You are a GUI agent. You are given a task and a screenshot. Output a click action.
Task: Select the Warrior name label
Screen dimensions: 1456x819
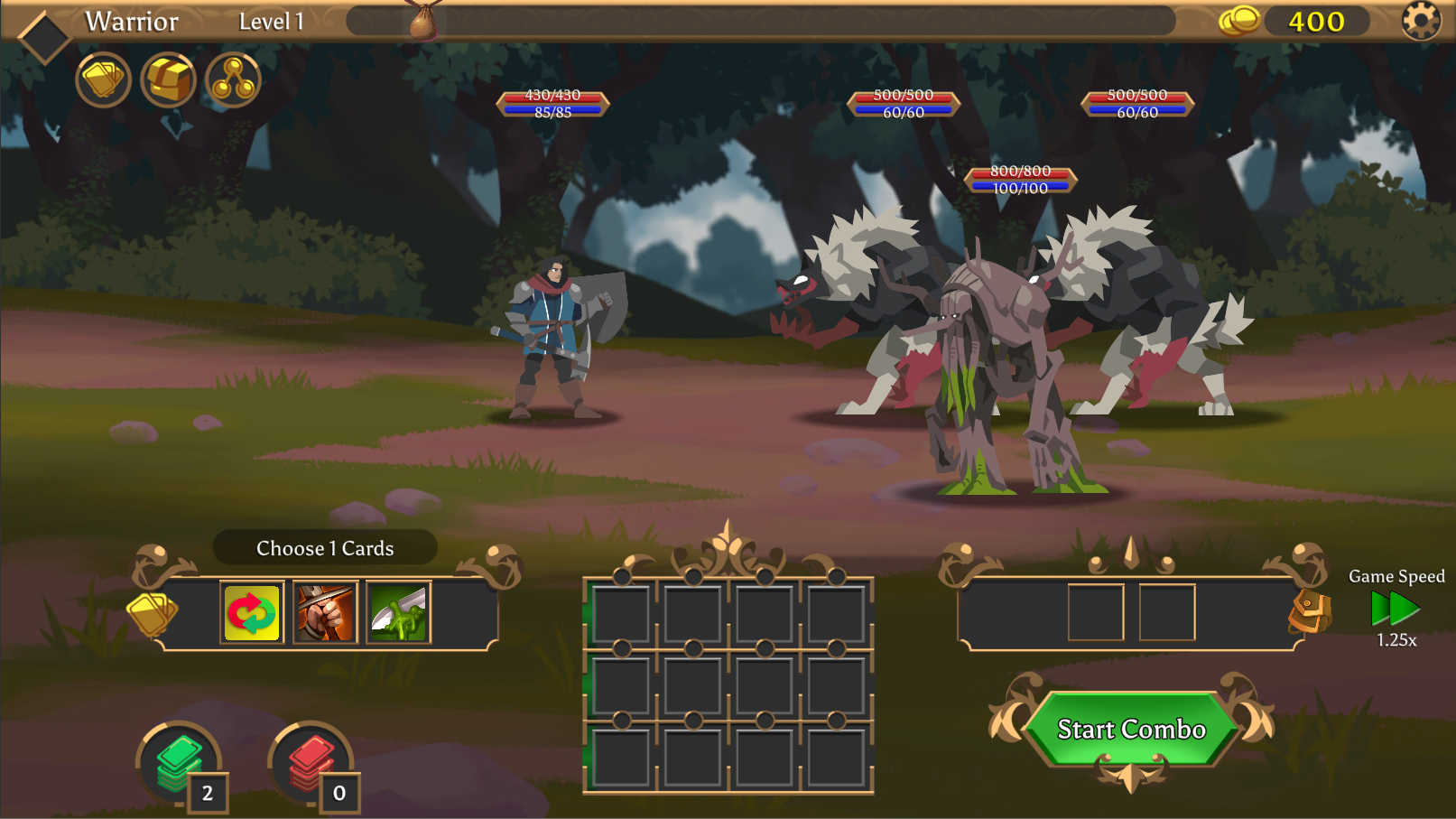point(132,22)
